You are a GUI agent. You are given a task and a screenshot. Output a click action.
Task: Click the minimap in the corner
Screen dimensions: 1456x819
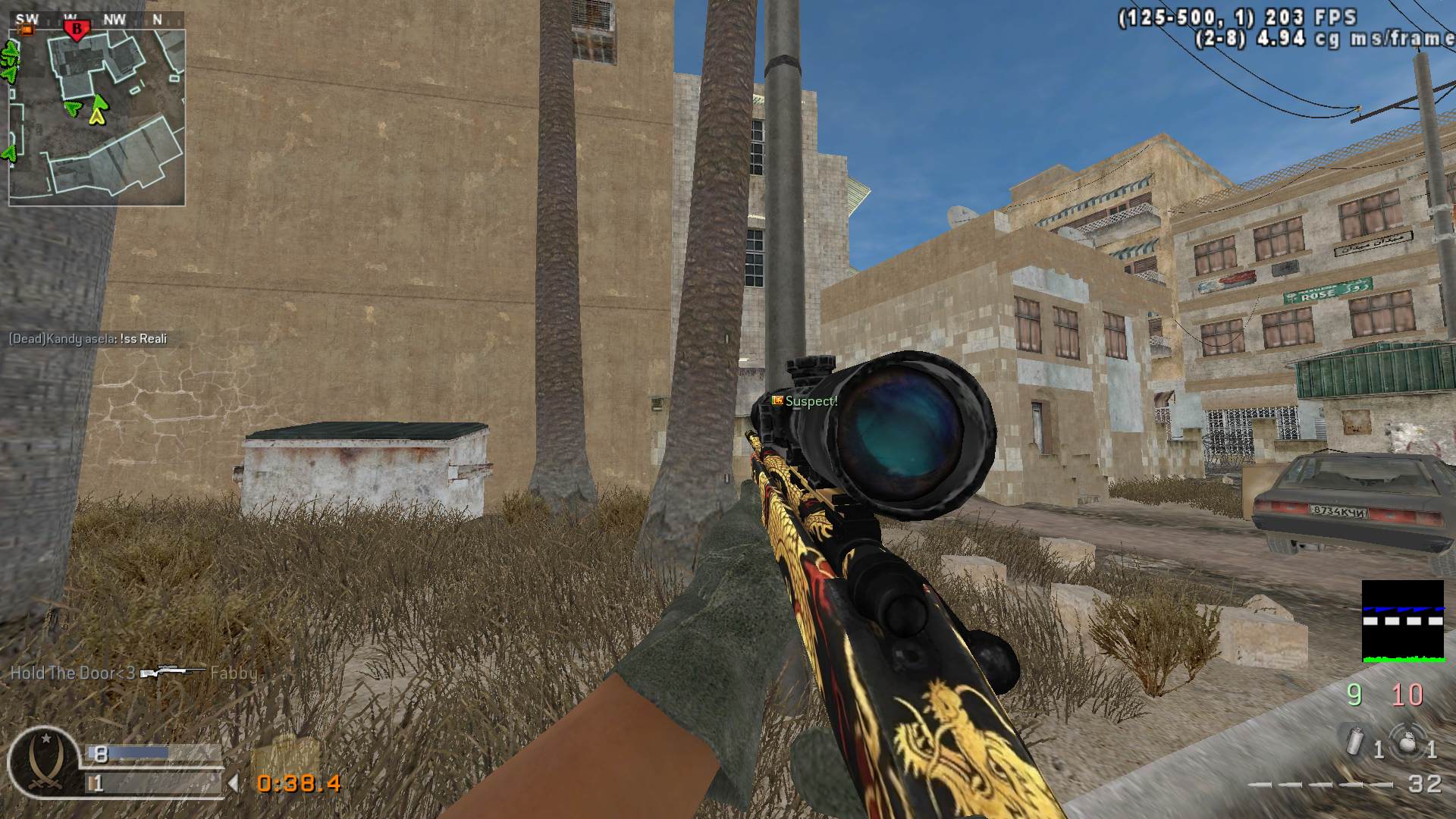point(96,118)
